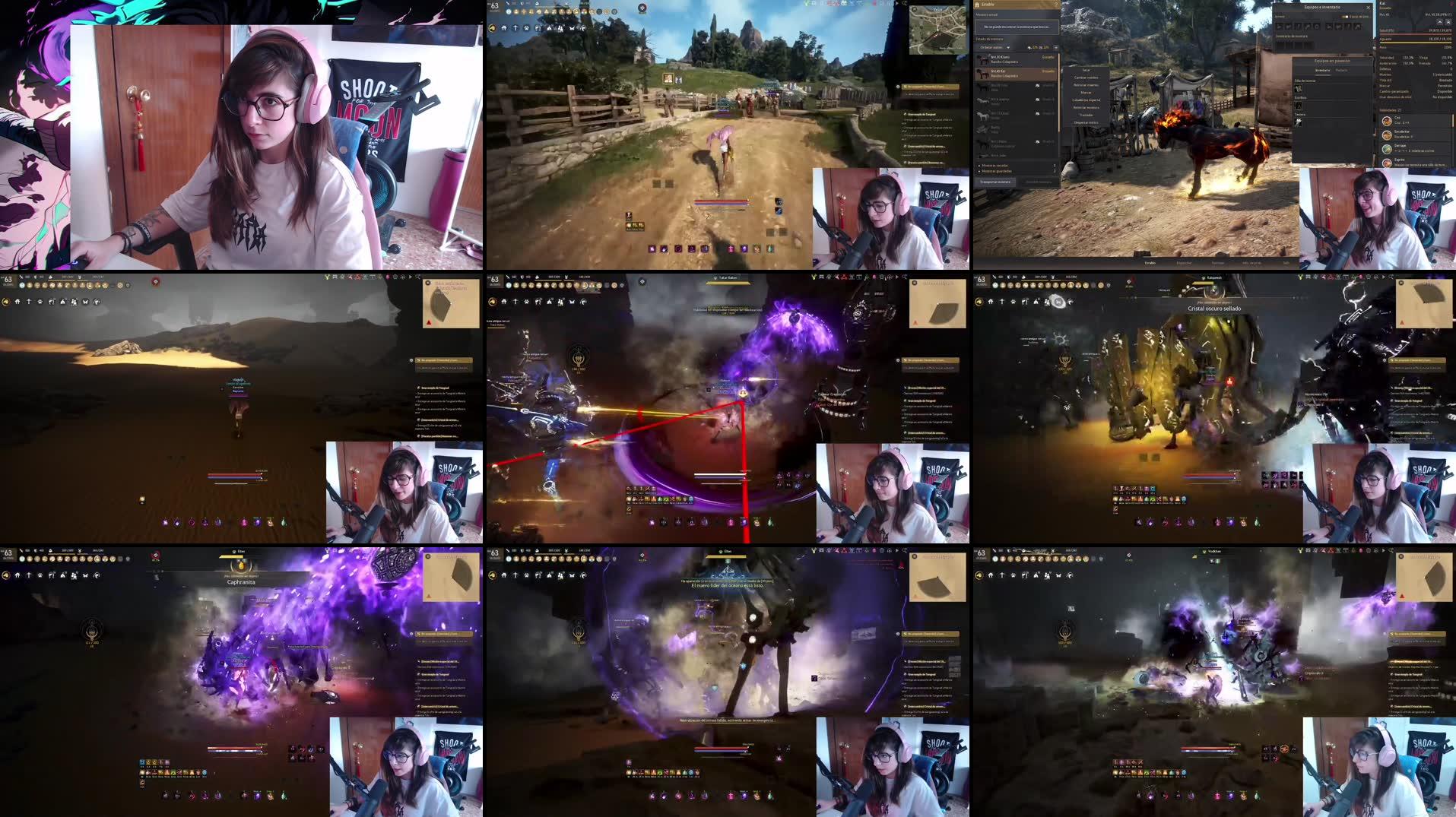Open the Ordenar estilos sort dropdown
The height and width of the screenshot is (817, 1456).
994,47
